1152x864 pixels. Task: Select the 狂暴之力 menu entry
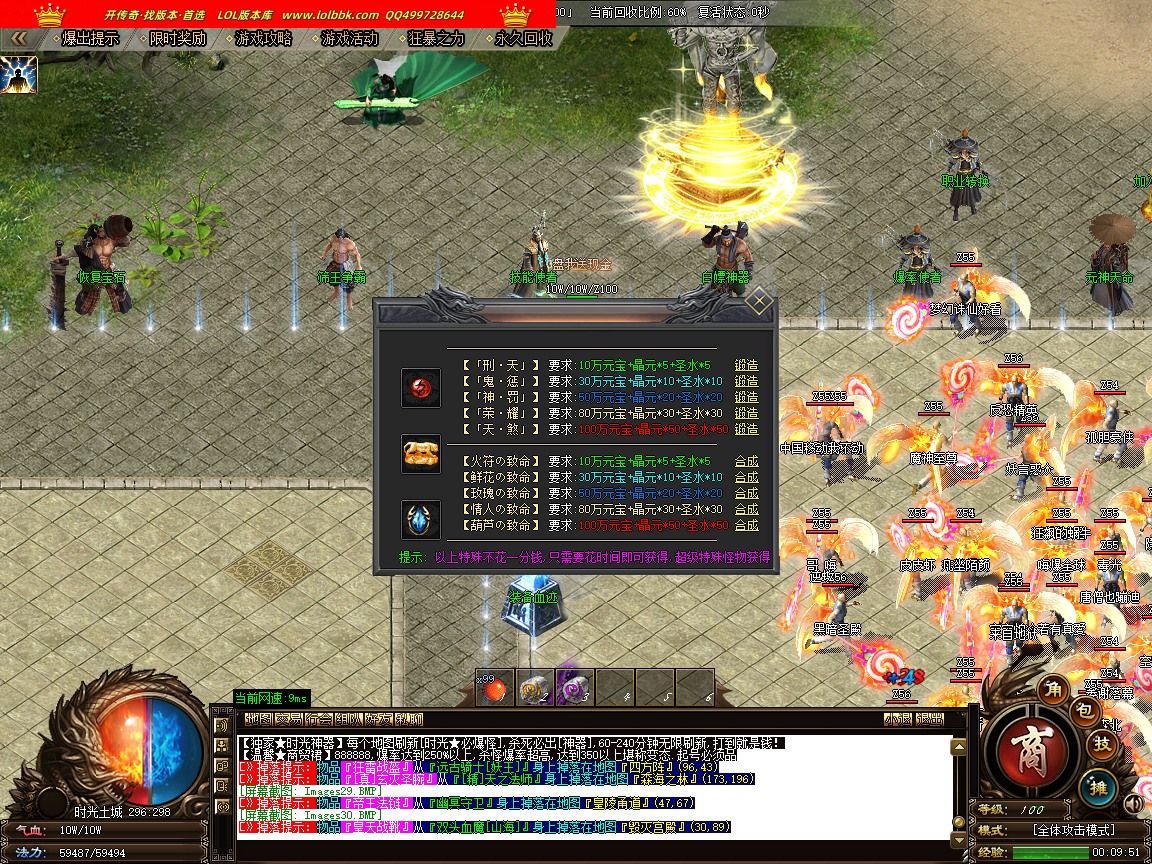pyautogui.click(x=436, y=39)
